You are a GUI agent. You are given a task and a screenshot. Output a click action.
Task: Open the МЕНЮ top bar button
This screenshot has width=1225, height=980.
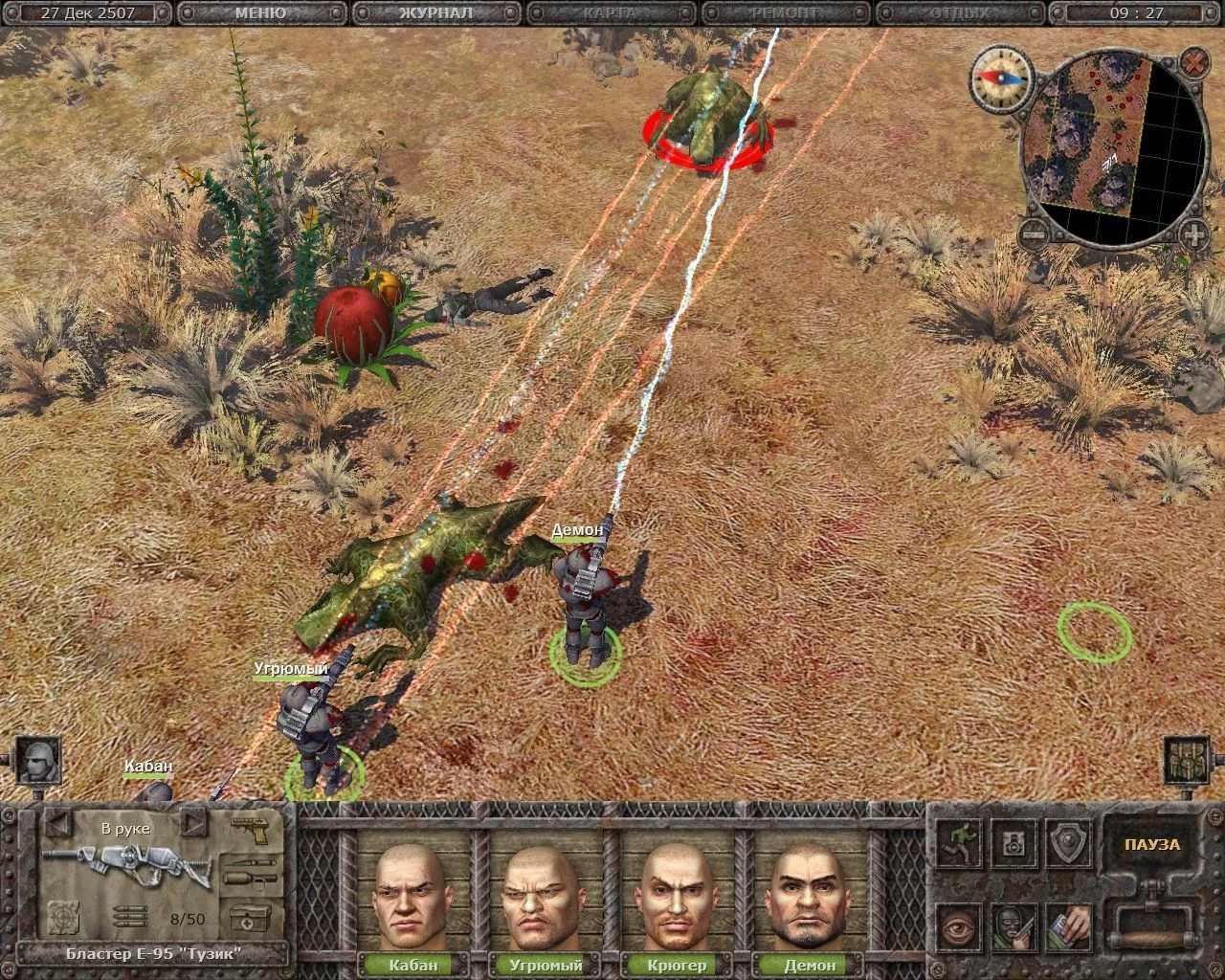(259, 13)
